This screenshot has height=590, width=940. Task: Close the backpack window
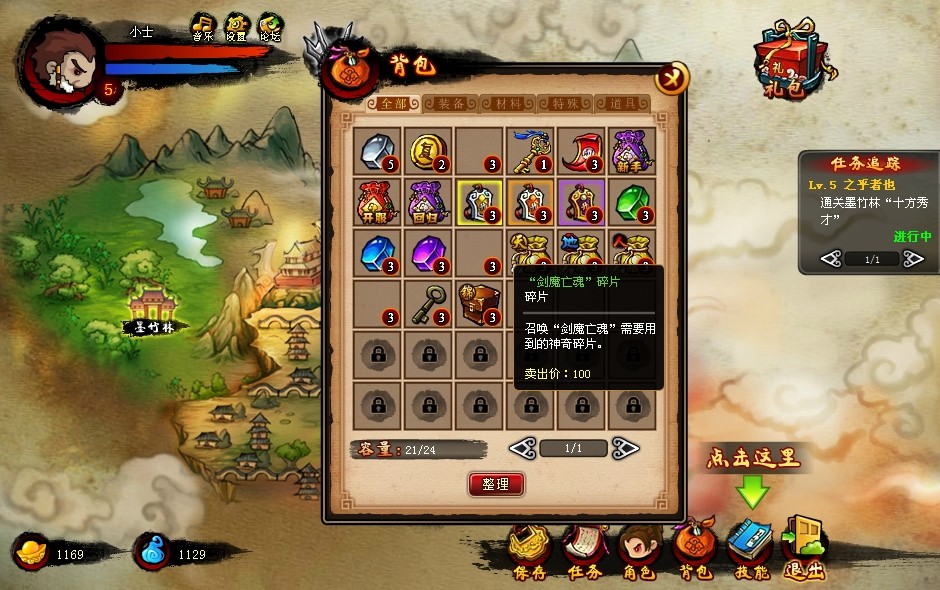[672, 77]
